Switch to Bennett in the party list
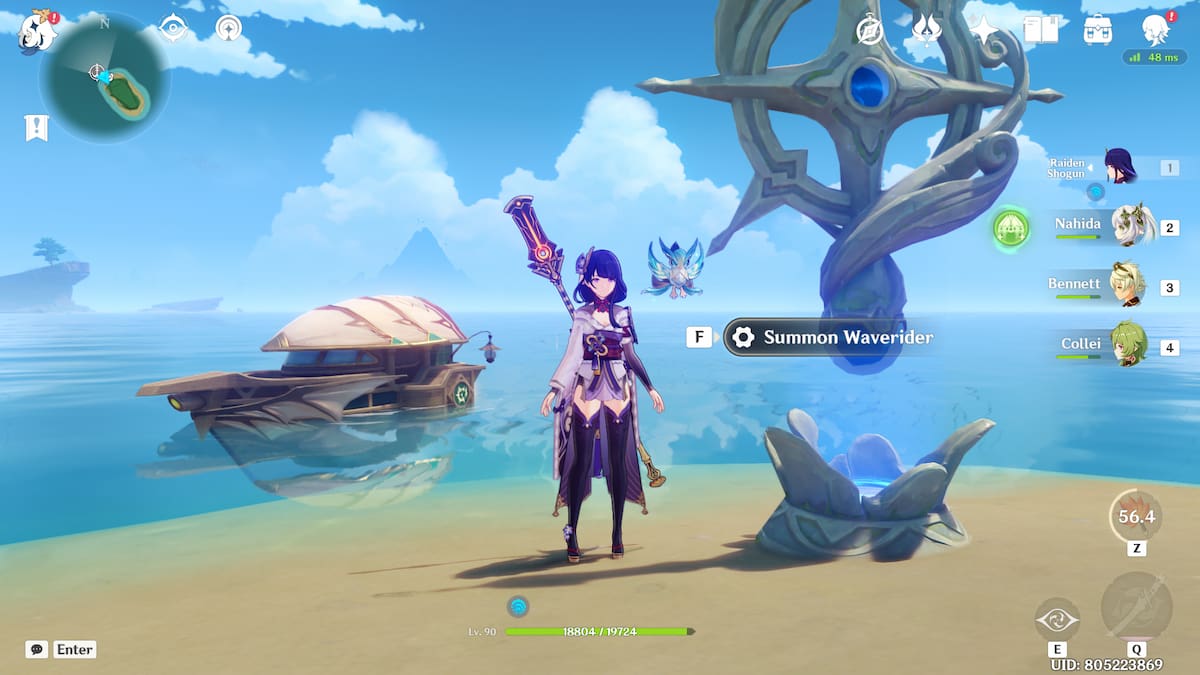This screenshot has height=675, width=1200. [x=1129, y=286]
